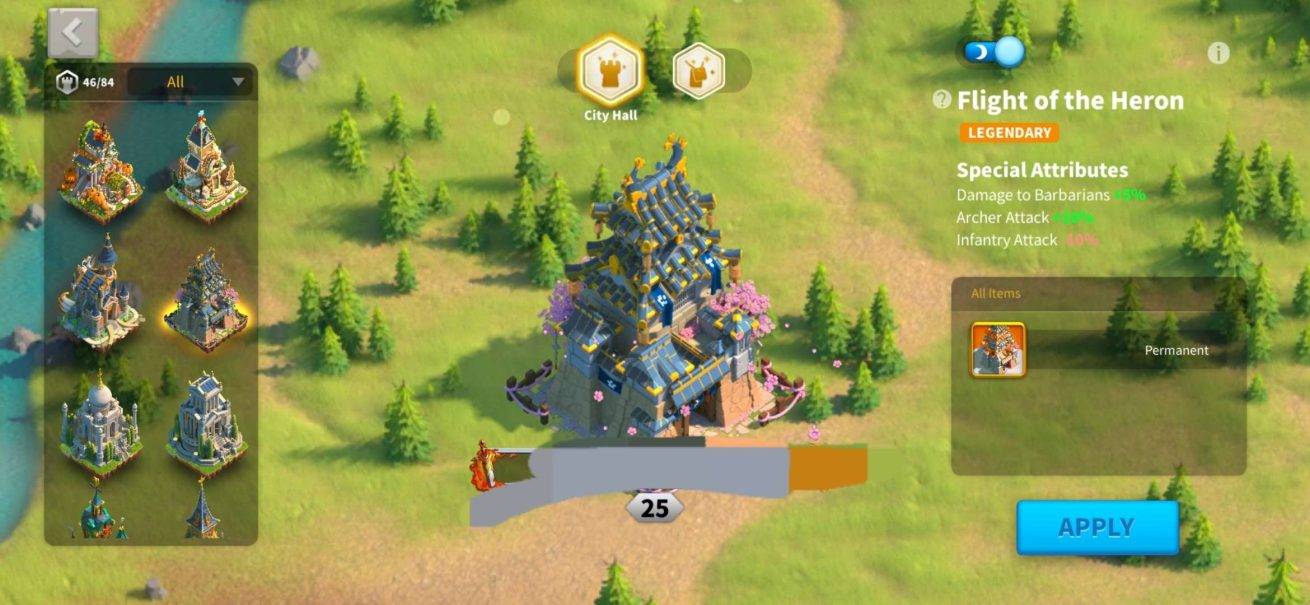Select the highlighted Flight of the Heron thumbnail
The image size is (1310, 605).
[206, 297]
